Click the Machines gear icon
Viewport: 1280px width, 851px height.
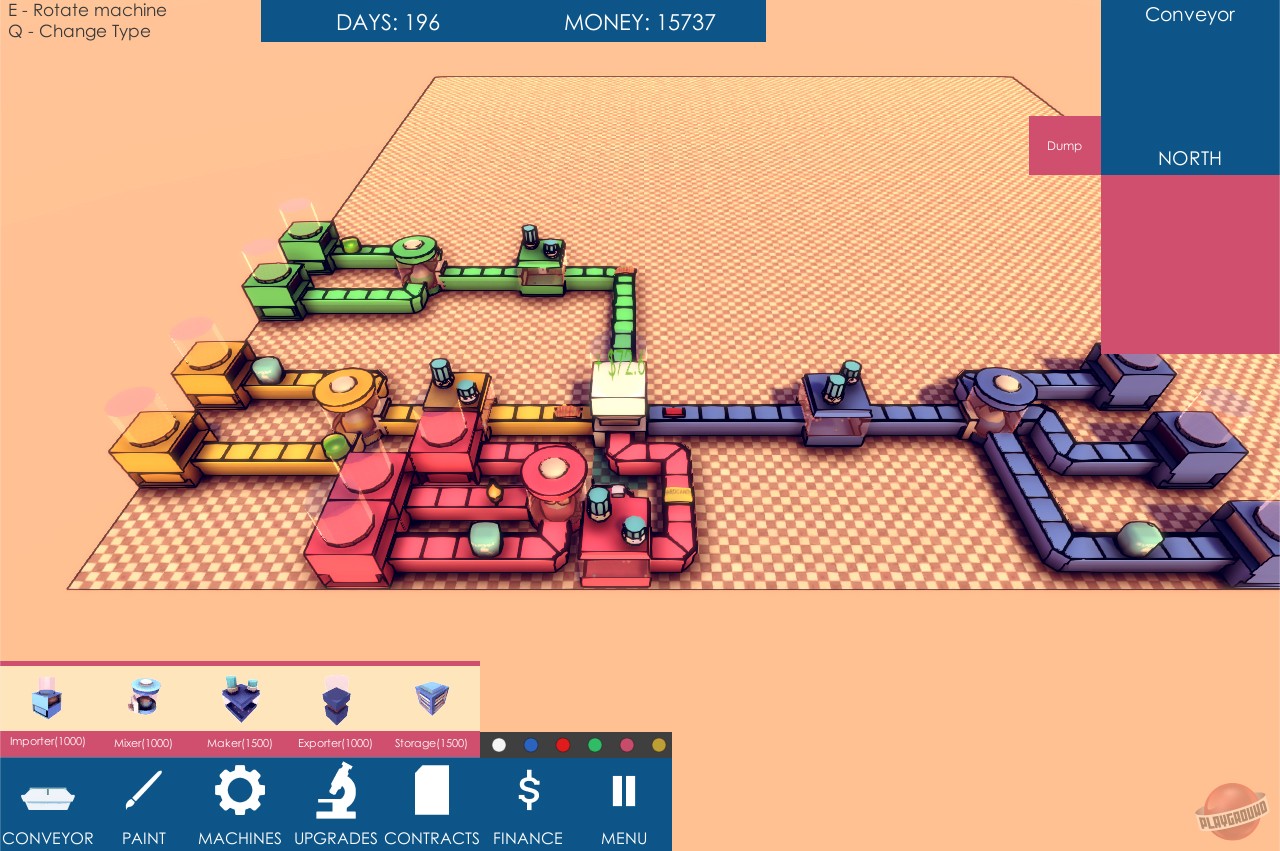pos(240,790)
